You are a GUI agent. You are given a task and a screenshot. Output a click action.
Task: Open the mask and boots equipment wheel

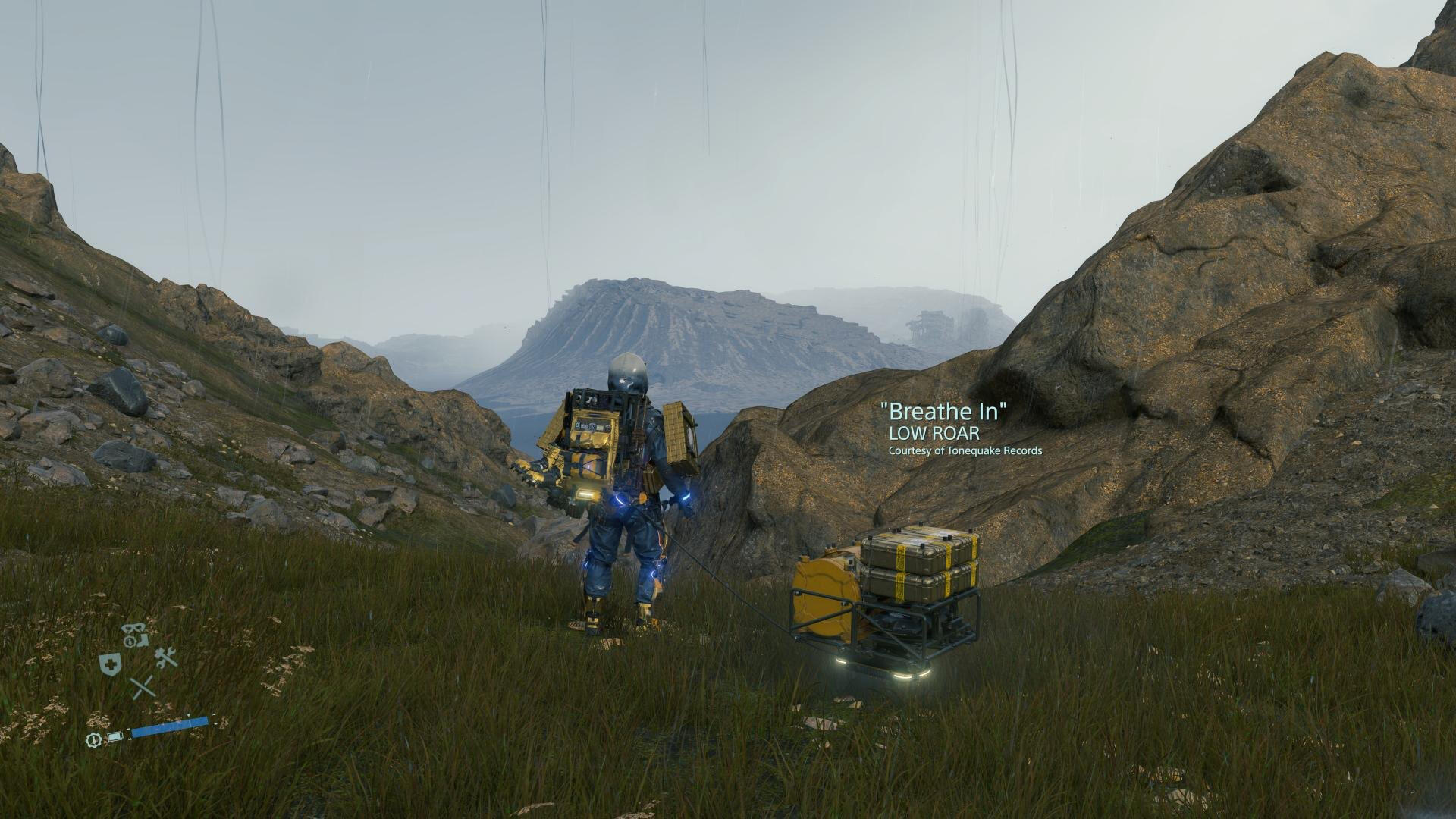point(136,635)
